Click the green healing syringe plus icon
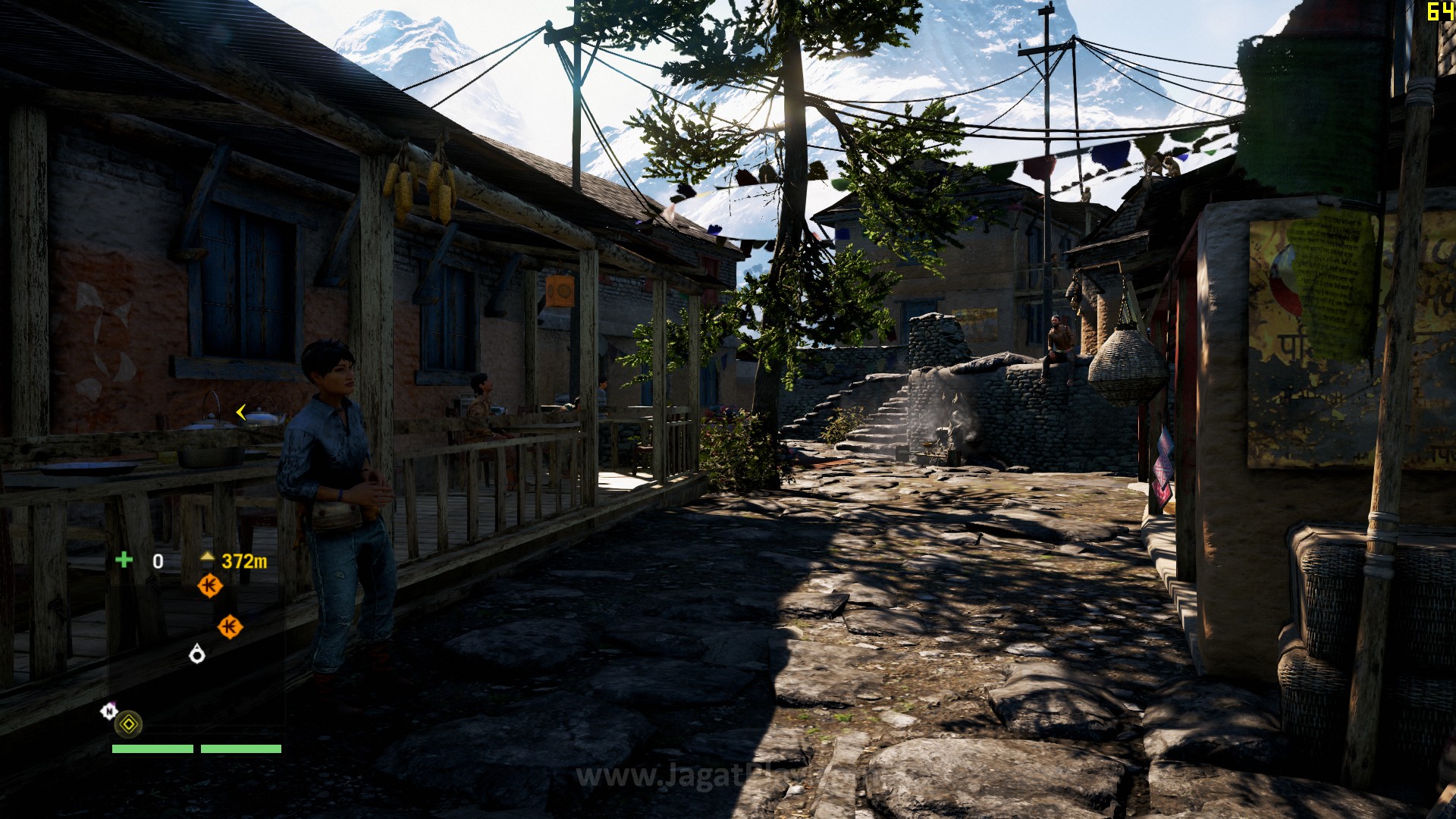 [124, 560]
